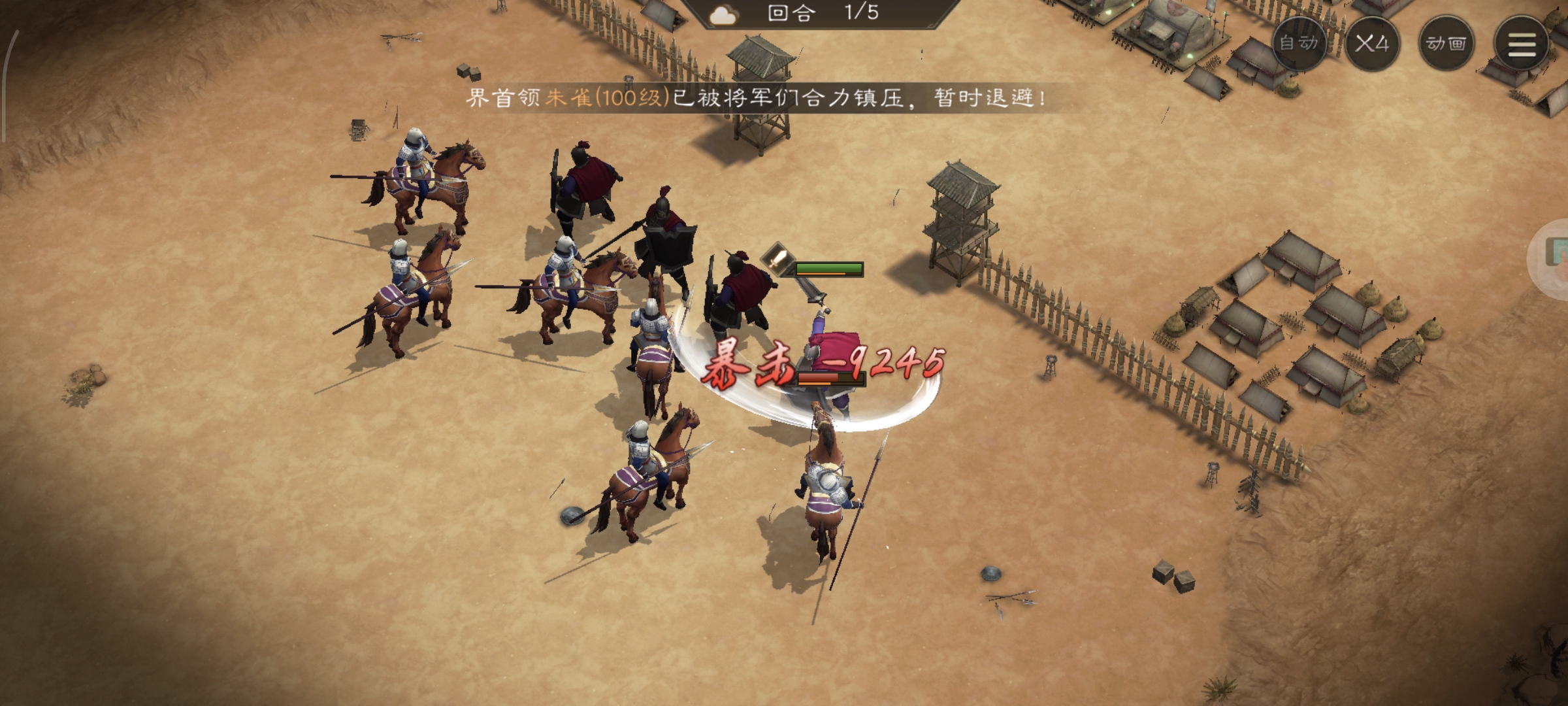Open the three-line hamburger menu

pos(1521,44)
